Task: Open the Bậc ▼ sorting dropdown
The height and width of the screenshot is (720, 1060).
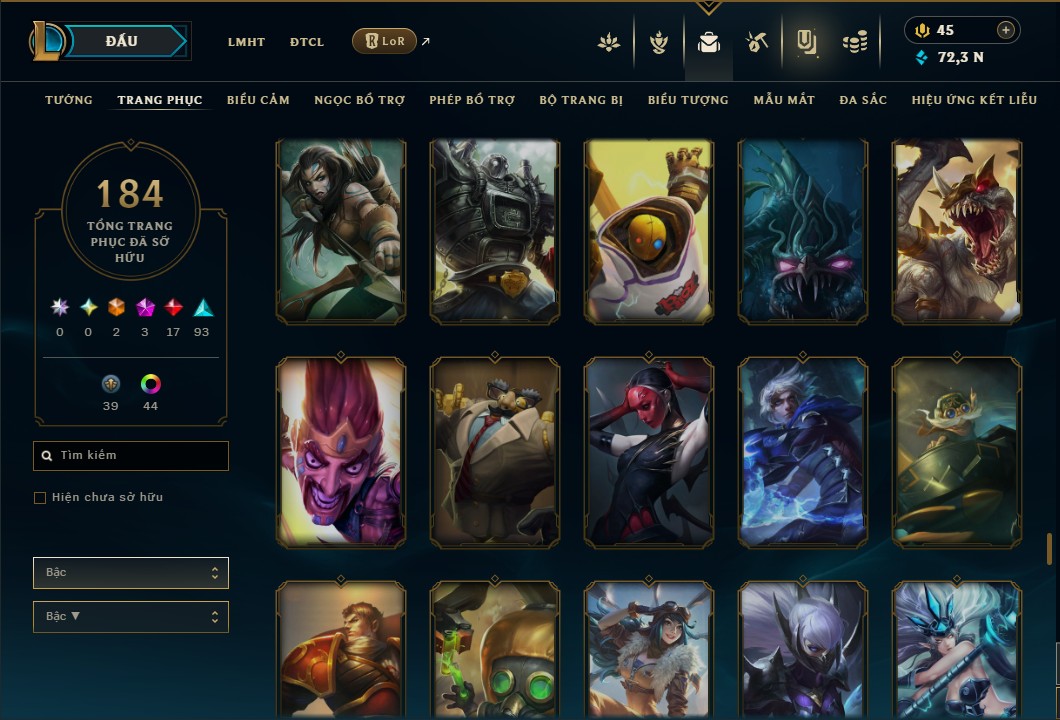Action: click(131, 617)
